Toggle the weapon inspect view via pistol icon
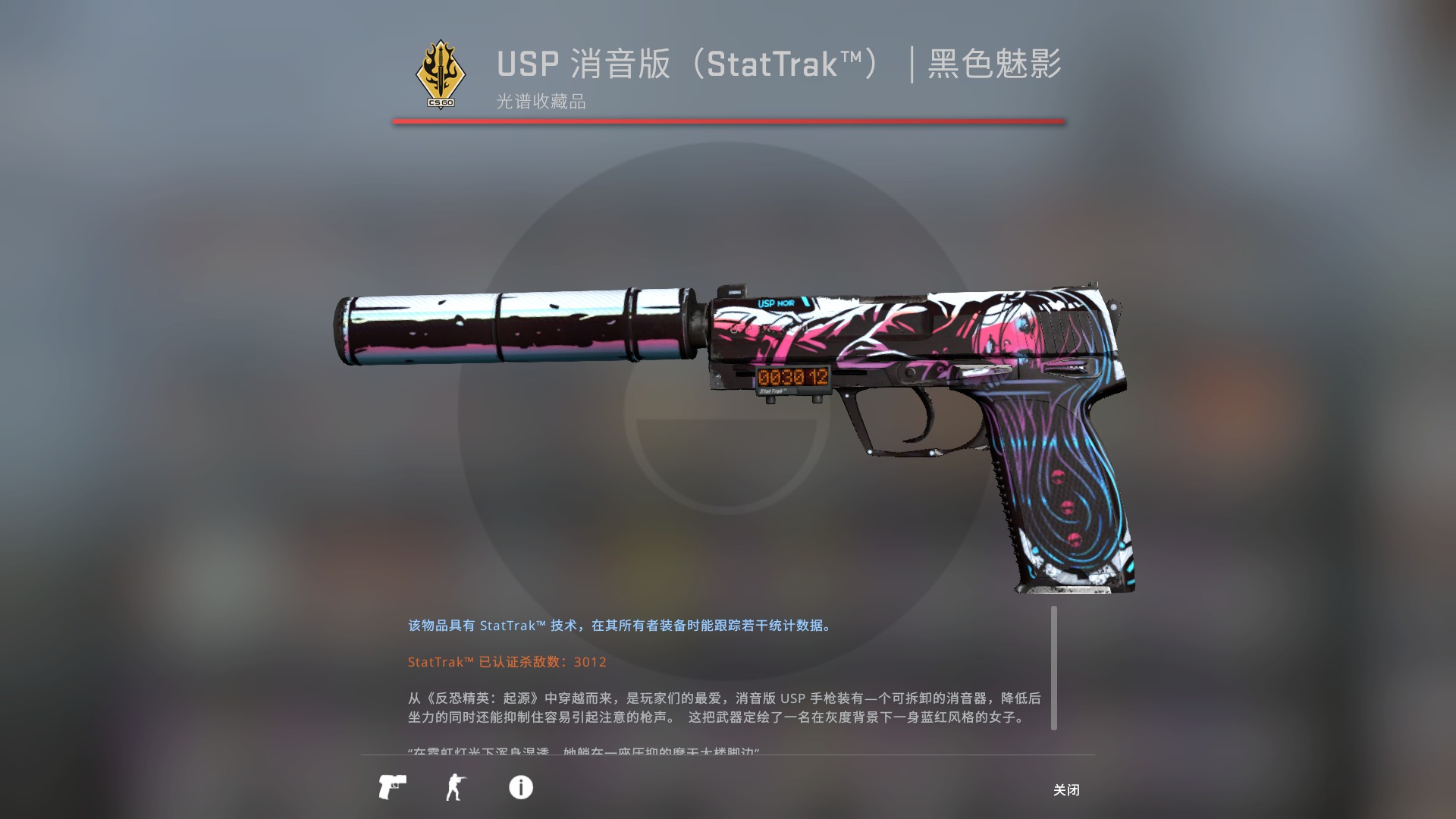The width and height of the screenshot is (1456, 819). [x=393, y=788]
